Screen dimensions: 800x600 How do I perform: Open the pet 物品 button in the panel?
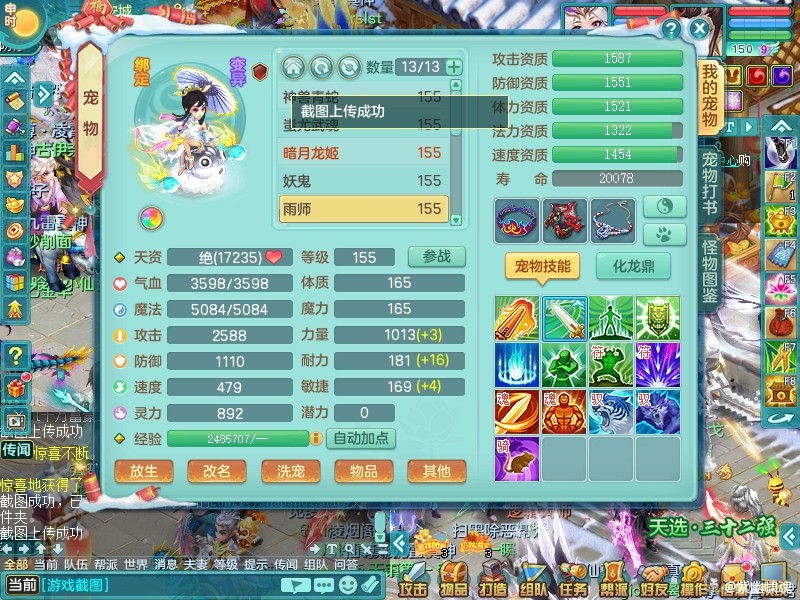pos(363,471)
